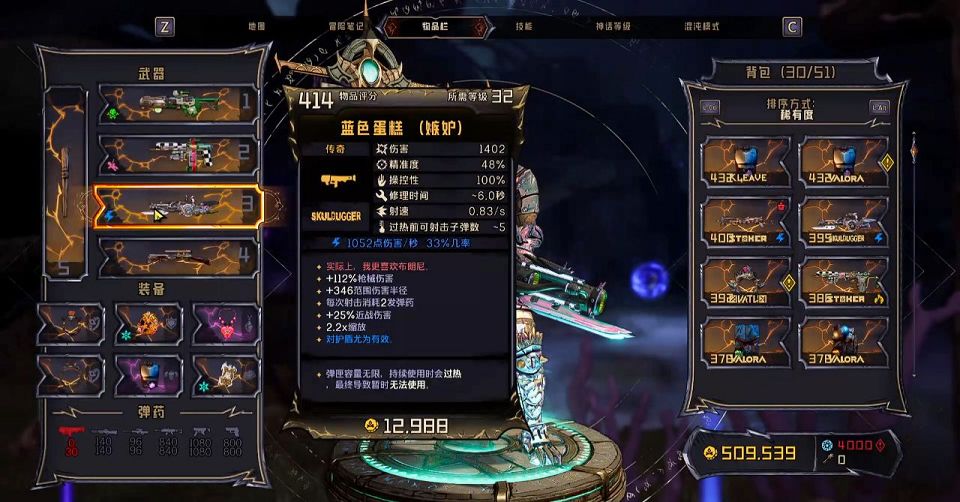Choose the 386 Stoker fire gun in the backpack
Viewport: 960px width, 502px height.
(843, 281)
